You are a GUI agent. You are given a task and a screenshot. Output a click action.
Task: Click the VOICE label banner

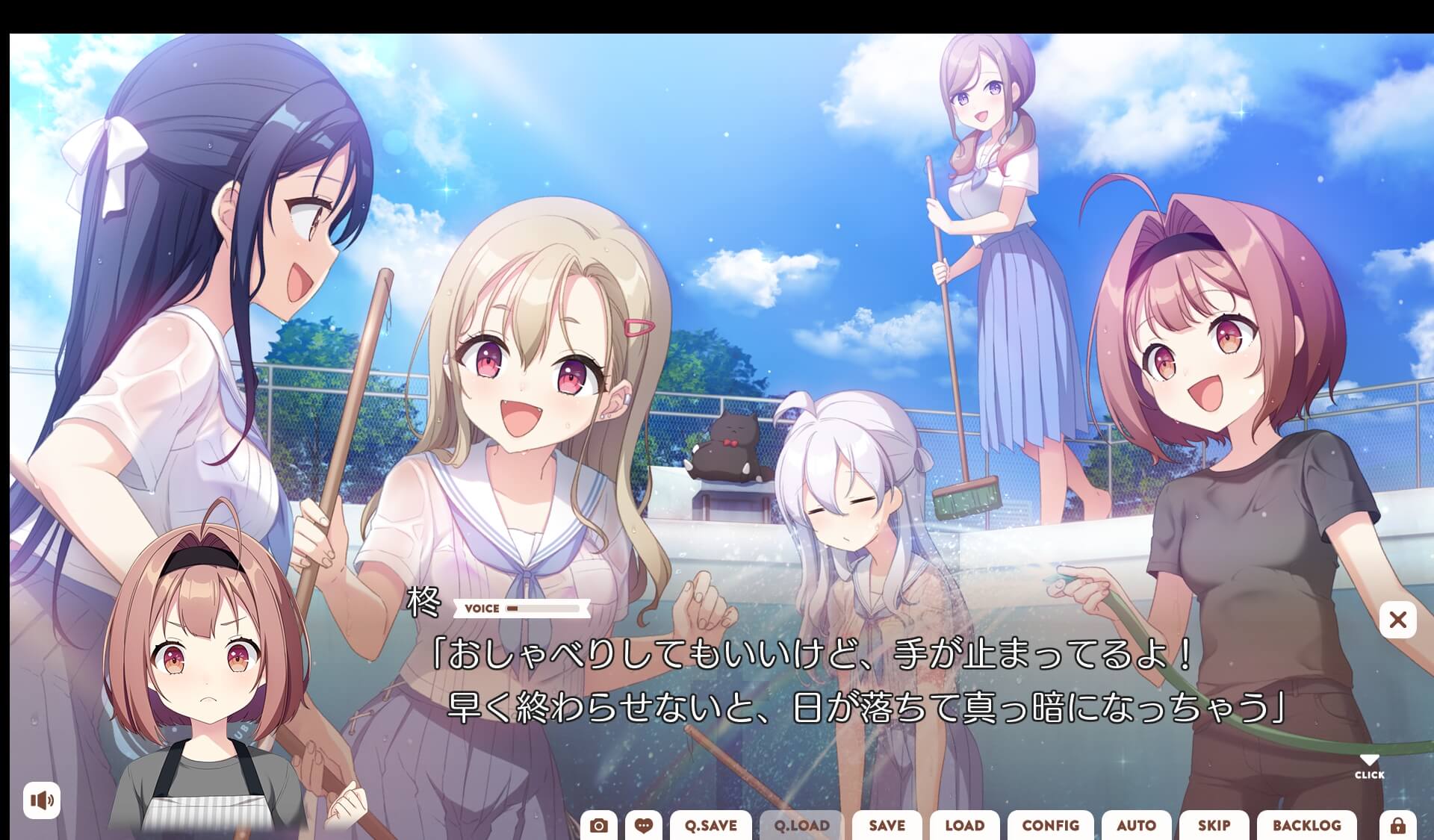[x=481, y=609]
